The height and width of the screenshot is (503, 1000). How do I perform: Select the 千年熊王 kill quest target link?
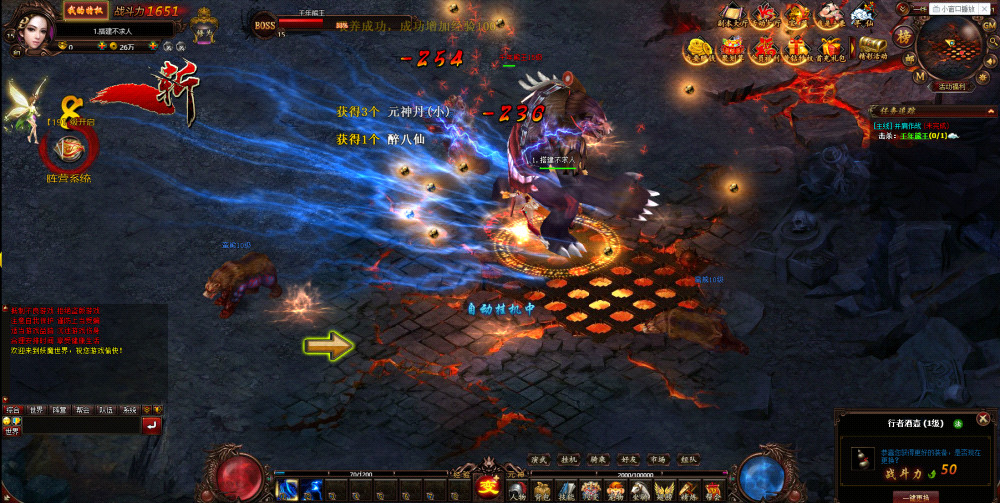click(917, 134)
